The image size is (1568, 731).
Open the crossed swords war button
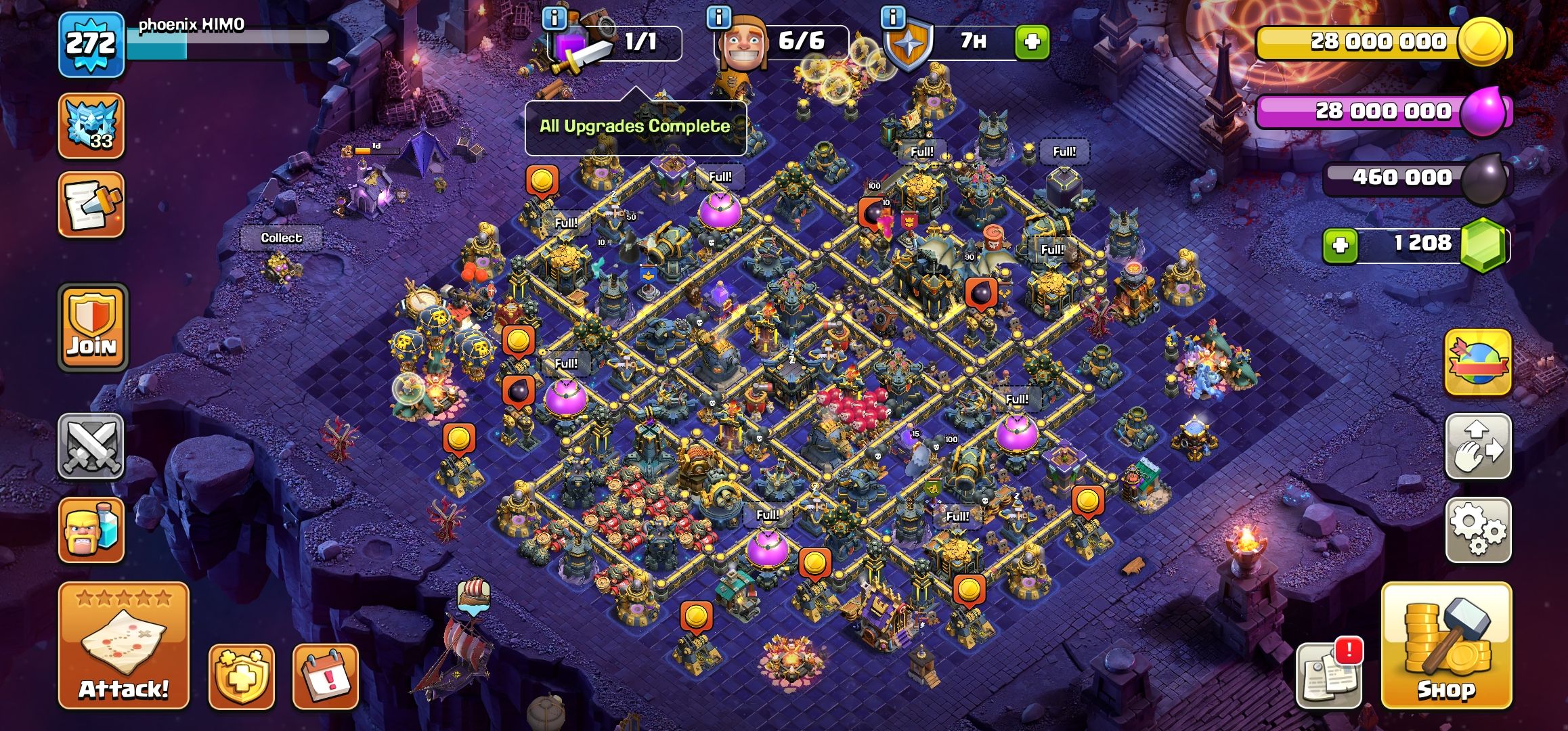91,447
